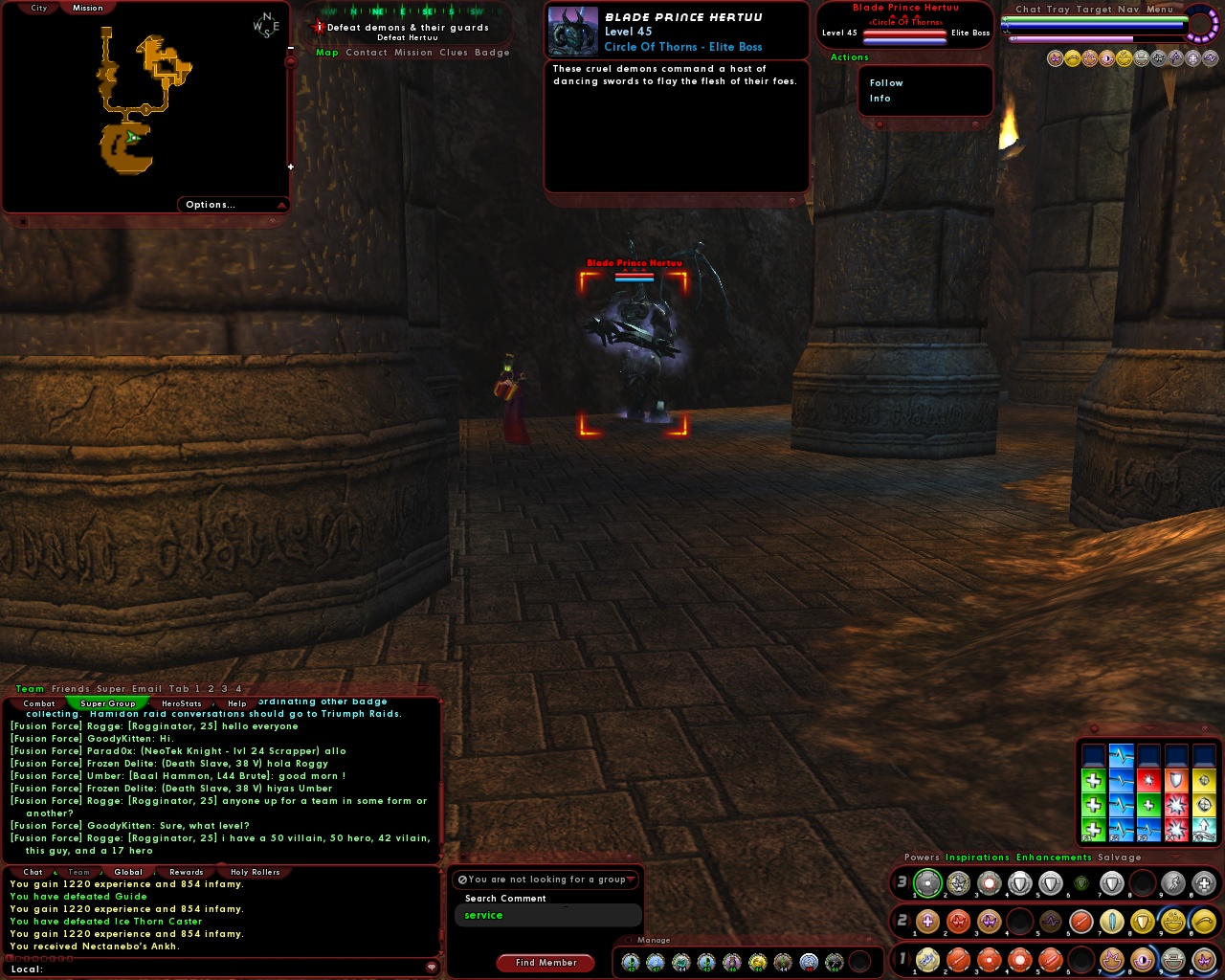Click the Search Comment input field
Viewport: 1225px width, 980px height.
[x=547, y=915]
